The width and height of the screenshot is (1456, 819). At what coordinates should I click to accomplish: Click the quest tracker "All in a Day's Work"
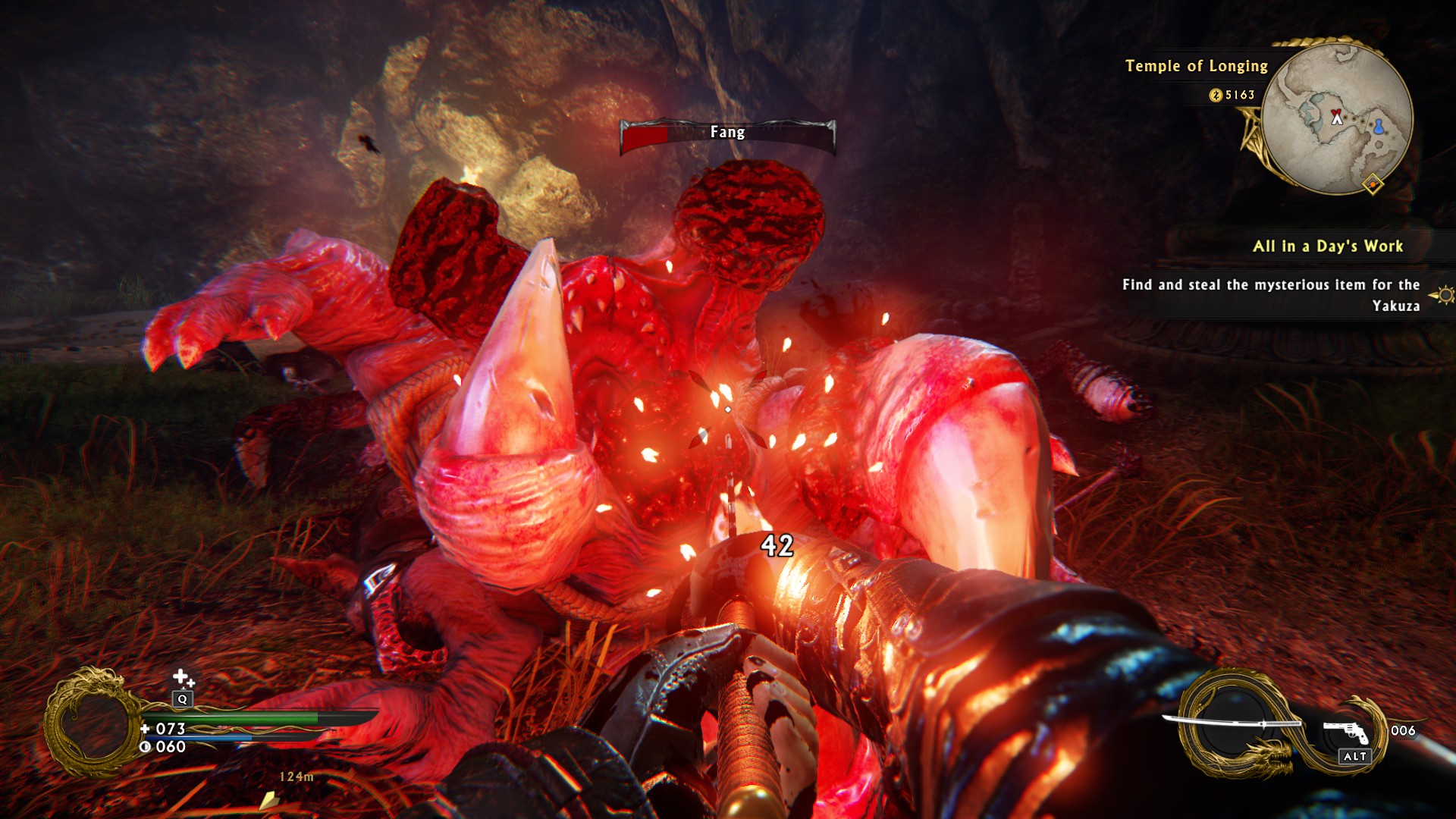click(1327, 246)
